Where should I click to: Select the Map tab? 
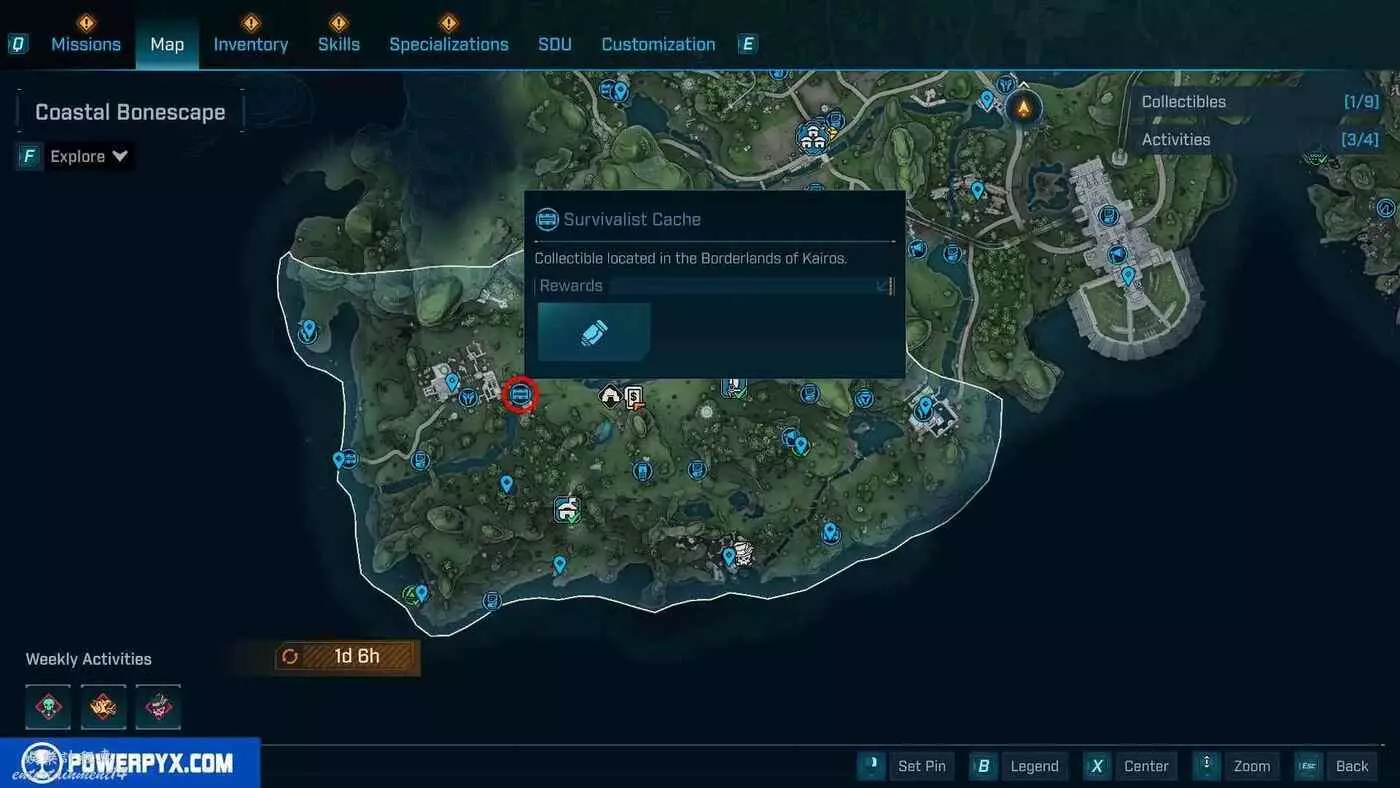coord(167,44)
